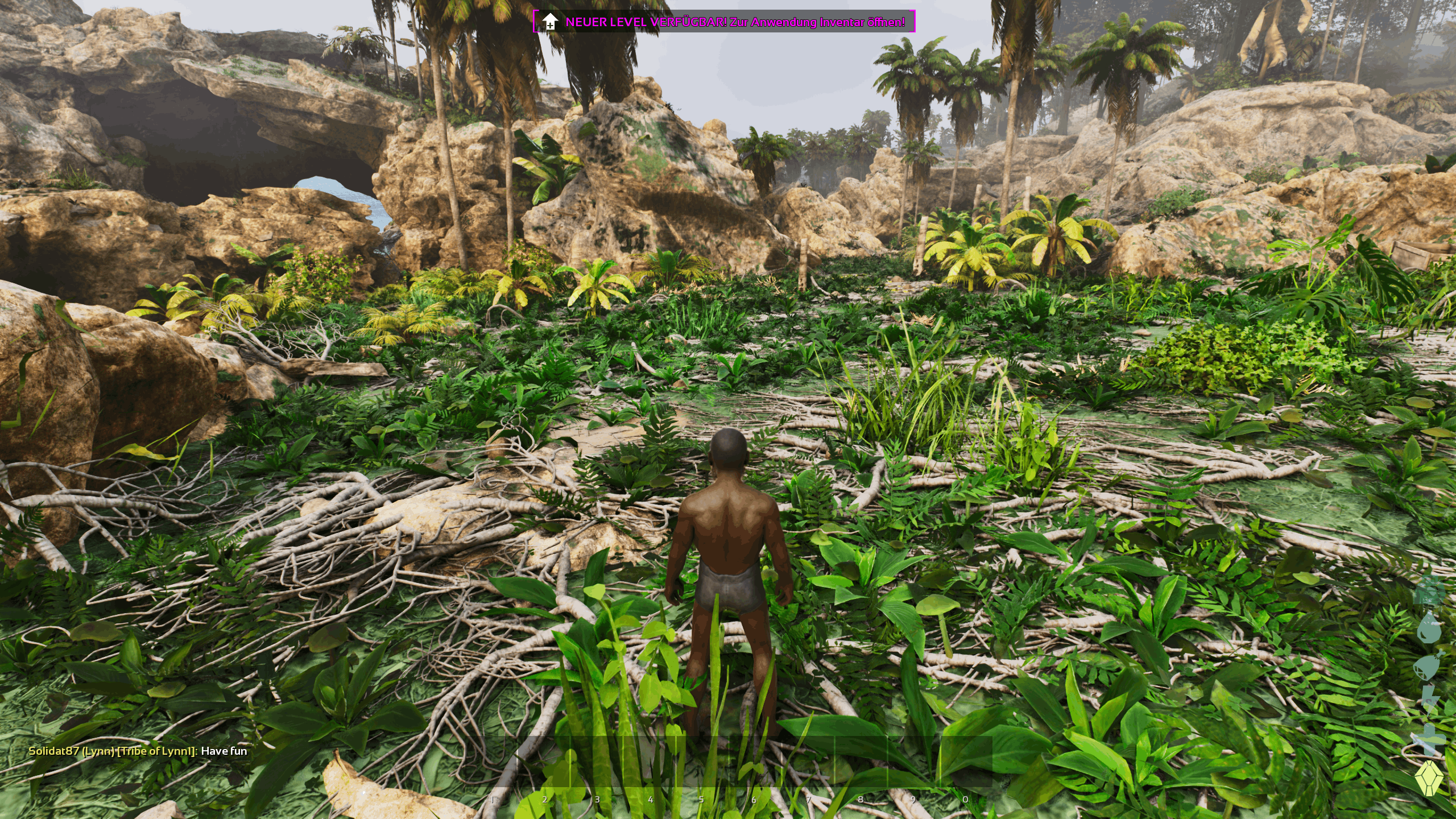Choose hotbar slot number 0

click(966, 763)
